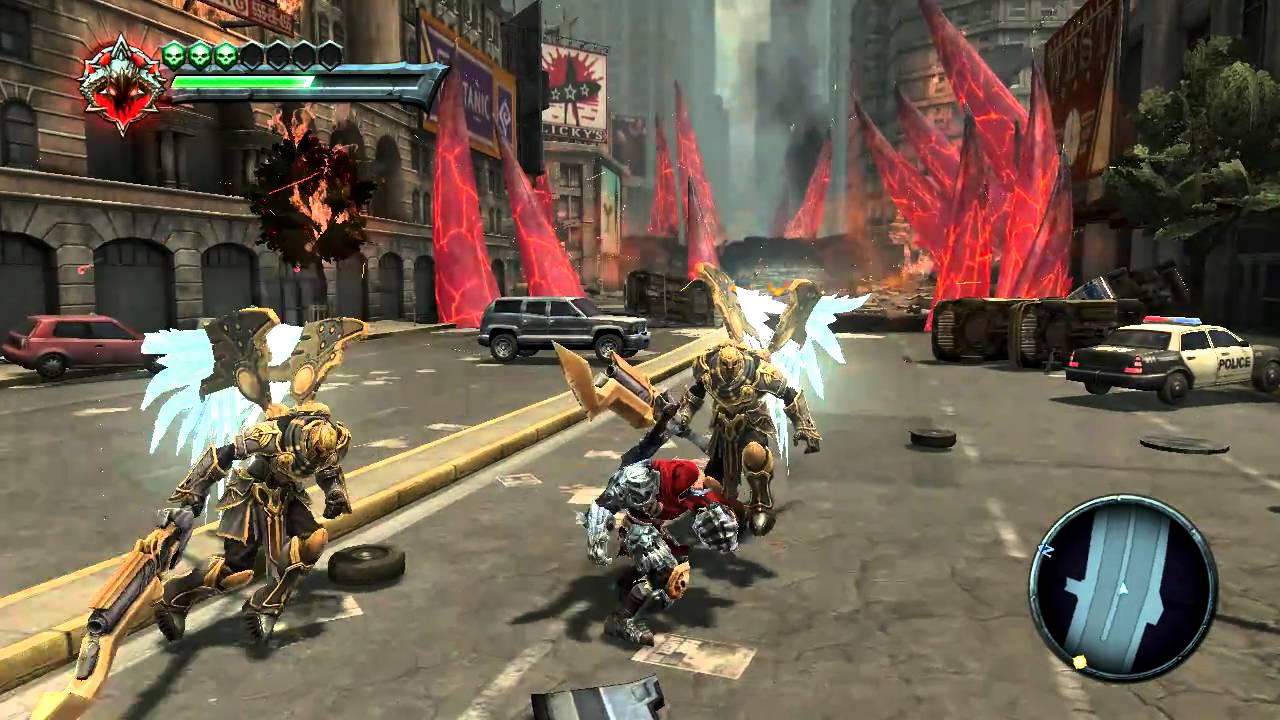Viewport: 1280px width, 720px height.
Task: Click the red Chaos emblem portrait
Action: [122, 84]
